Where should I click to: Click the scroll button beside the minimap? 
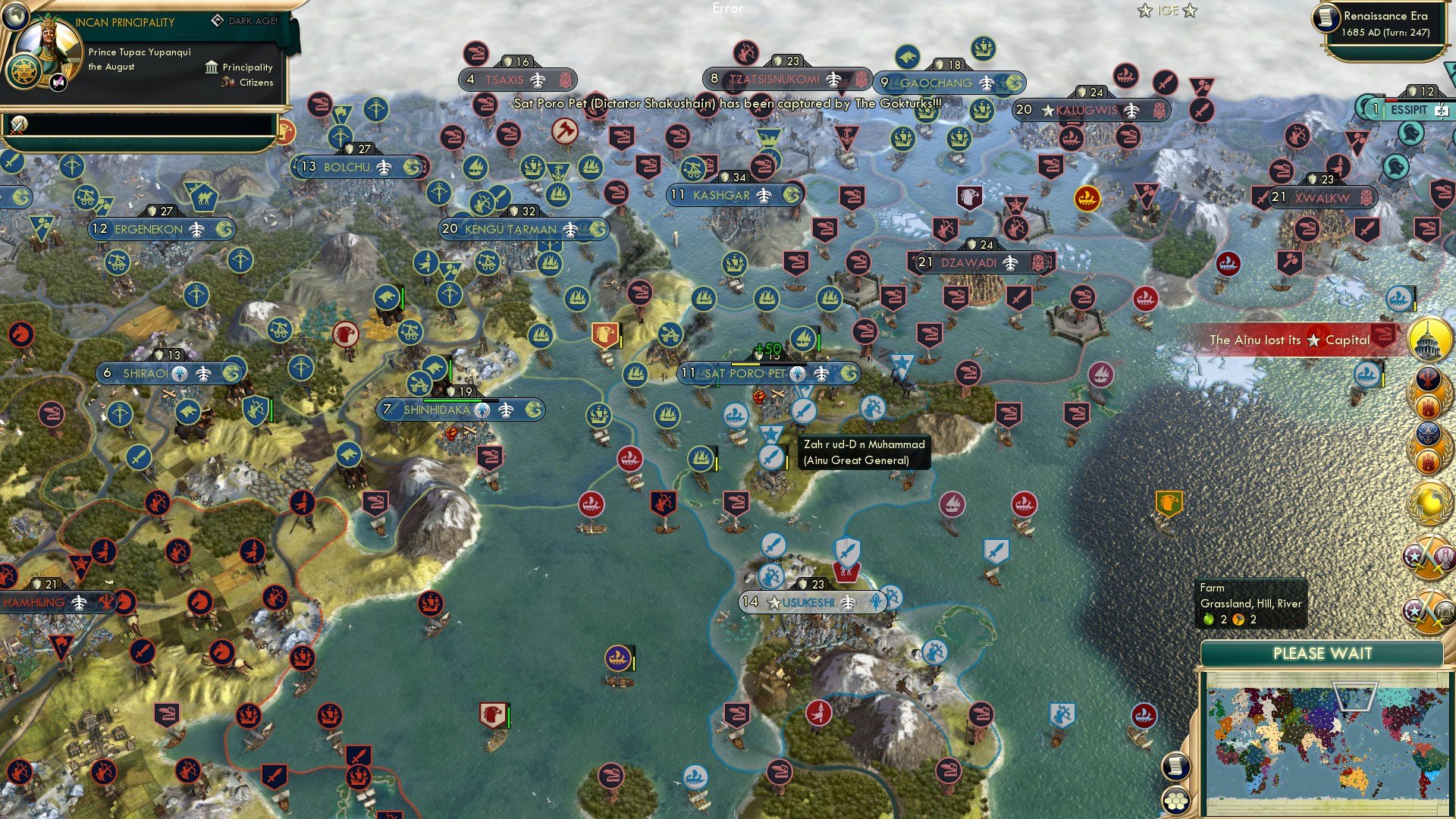pos(1175,767)
